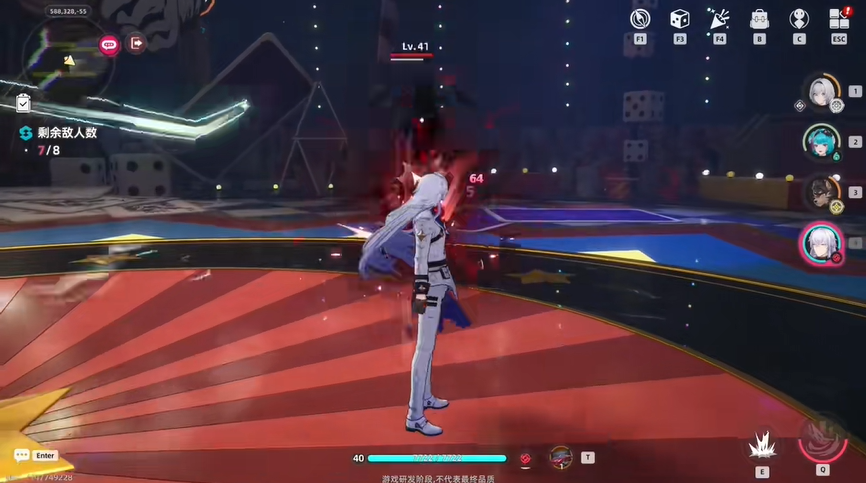
Task: Switch to the teal-haired party member
Action: (x=822, y=142)
